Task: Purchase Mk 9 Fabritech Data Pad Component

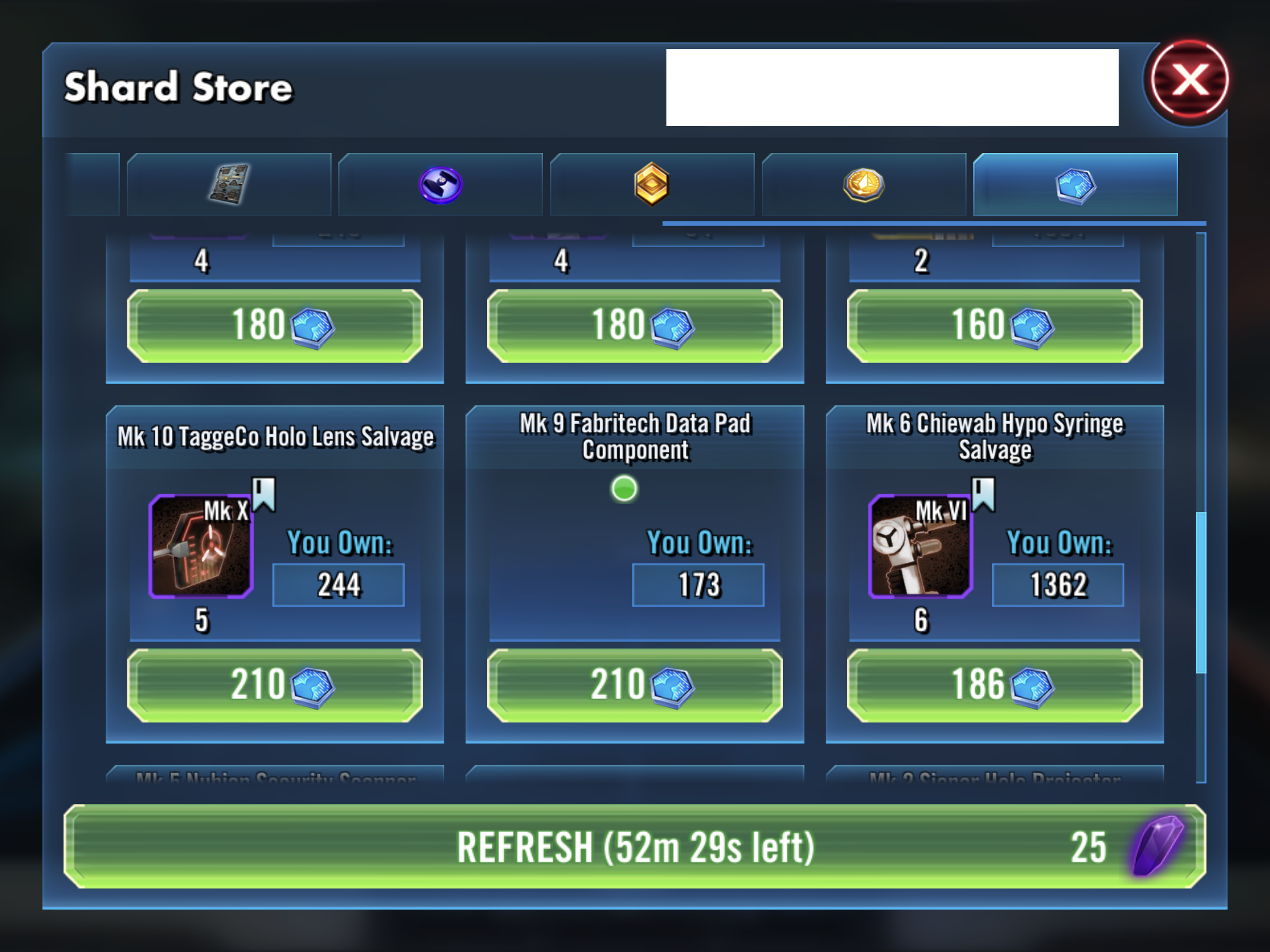Action: [x=634, y=685]
